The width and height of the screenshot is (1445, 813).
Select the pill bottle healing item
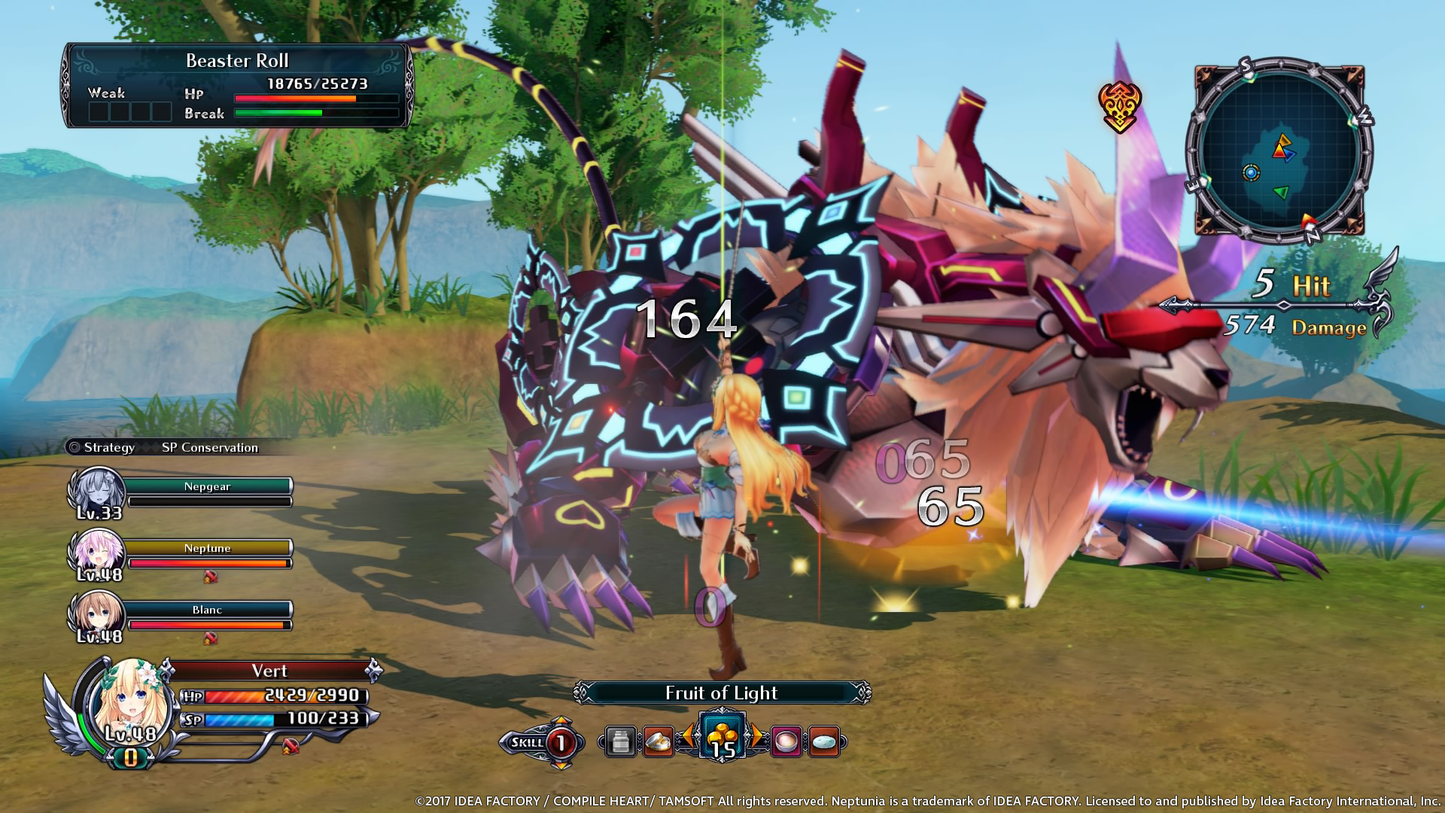(x=620, y=742)
